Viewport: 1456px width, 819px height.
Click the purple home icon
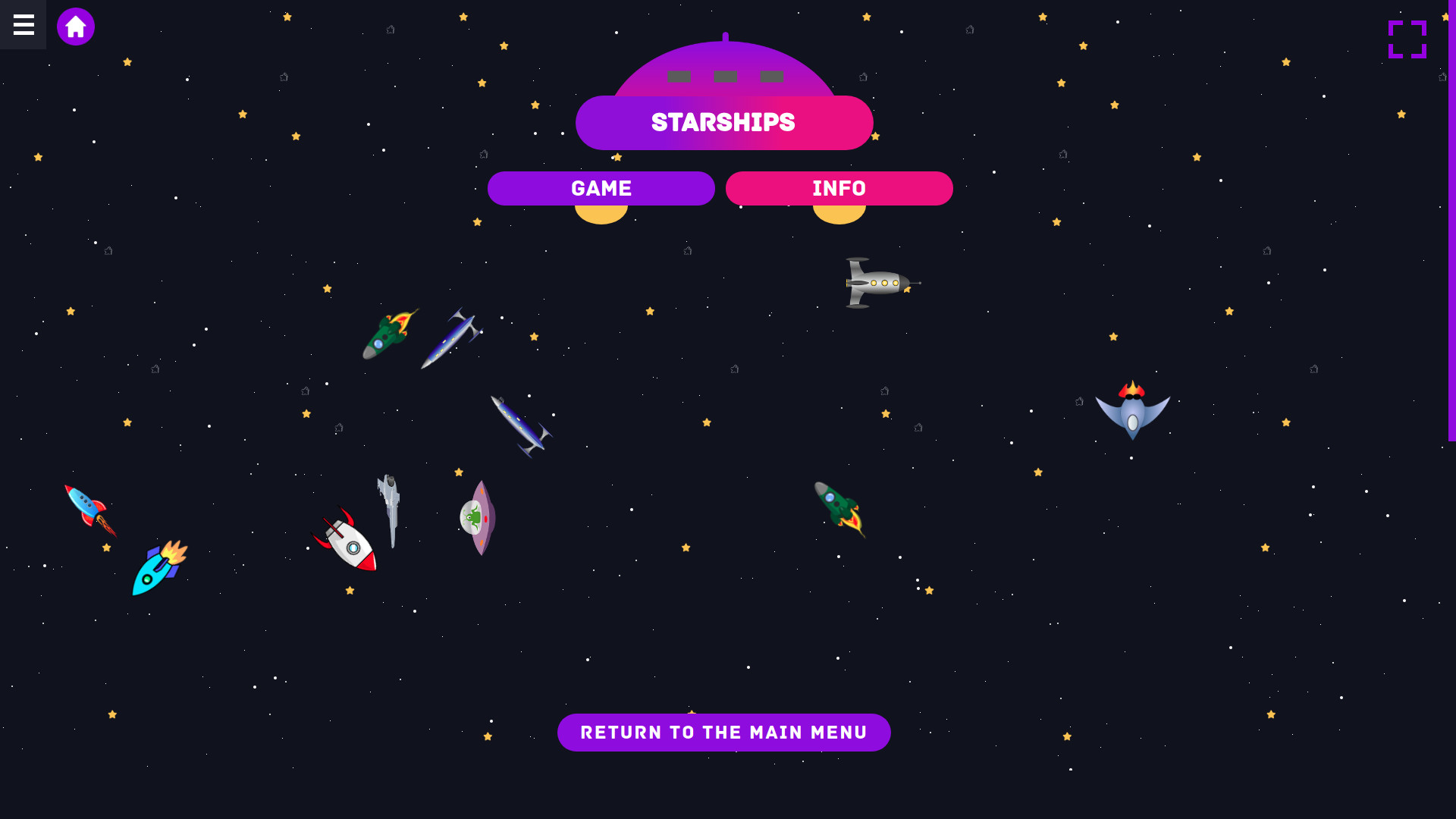coord(76,26)
